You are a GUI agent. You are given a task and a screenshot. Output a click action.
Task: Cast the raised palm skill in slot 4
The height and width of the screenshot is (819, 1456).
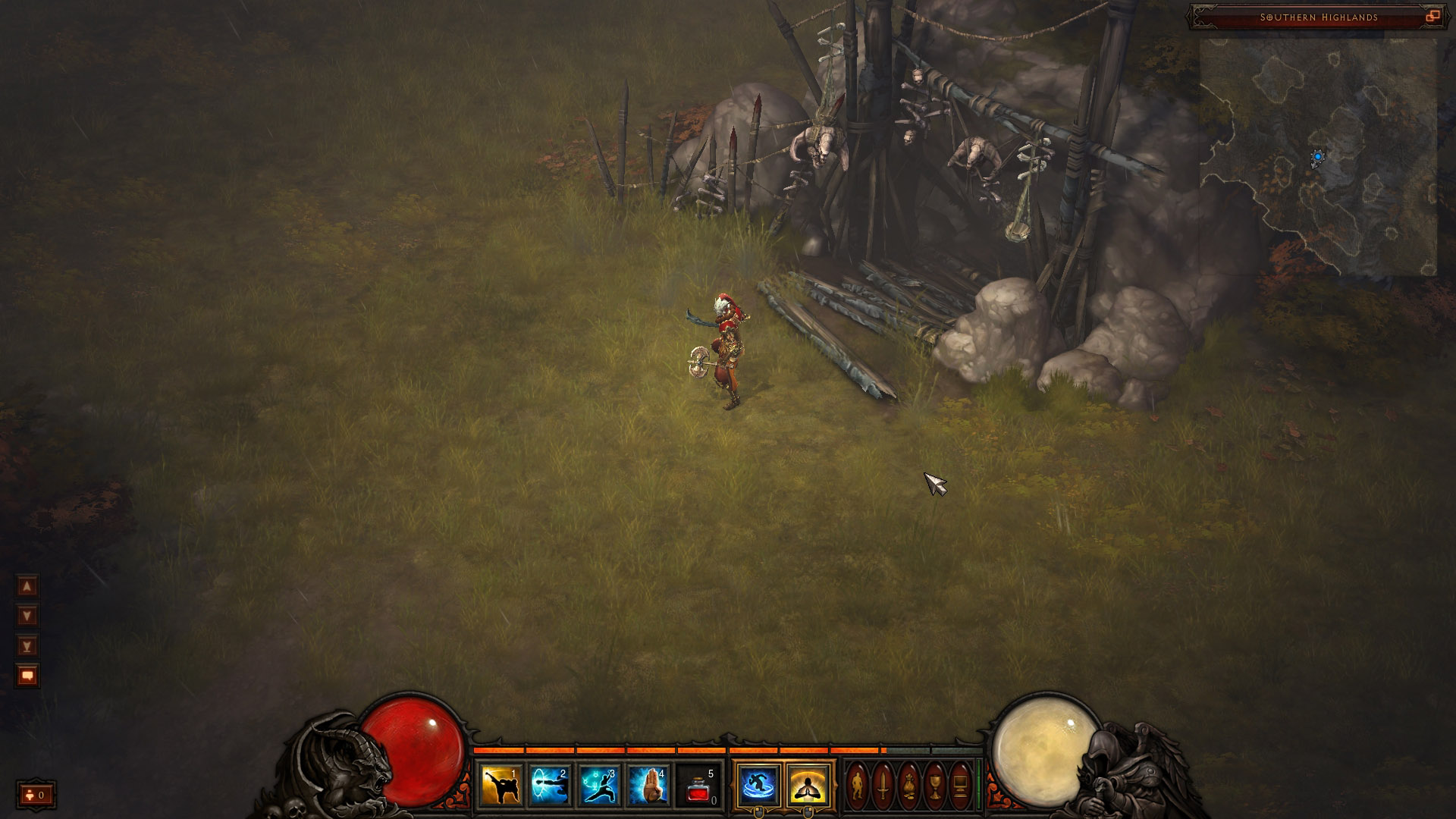click(x=649, y=785)
